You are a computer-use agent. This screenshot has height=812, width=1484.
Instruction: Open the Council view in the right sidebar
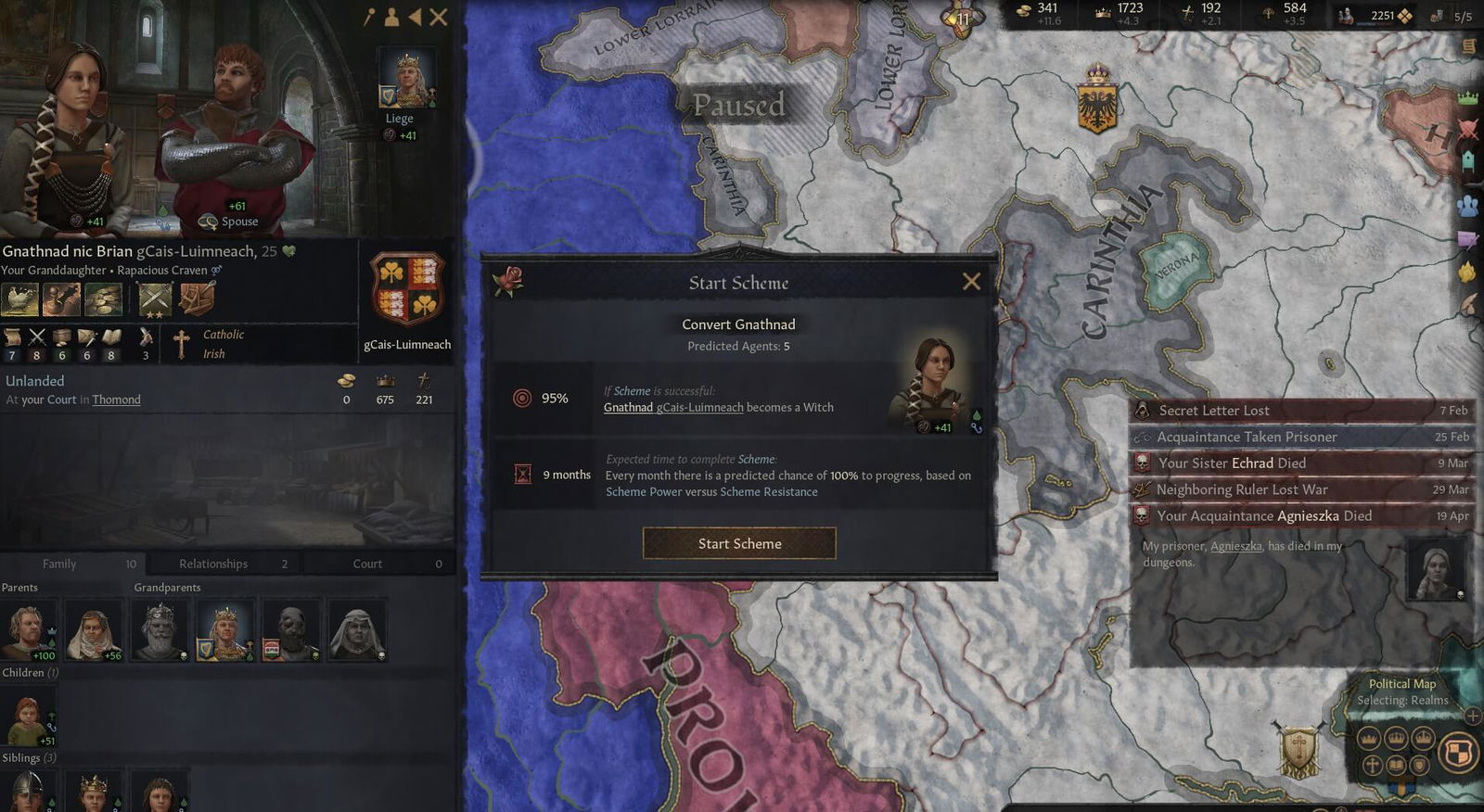pyautogui.click(x=1466, y=159)
